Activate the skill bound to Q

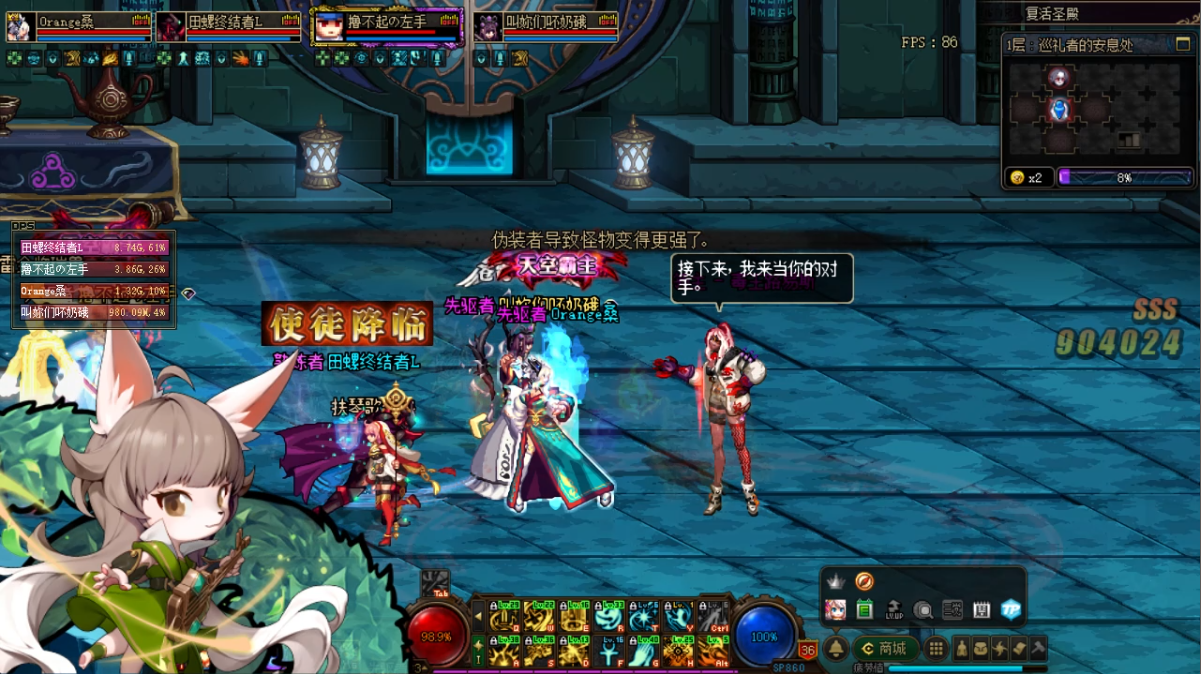coord(504,619)
